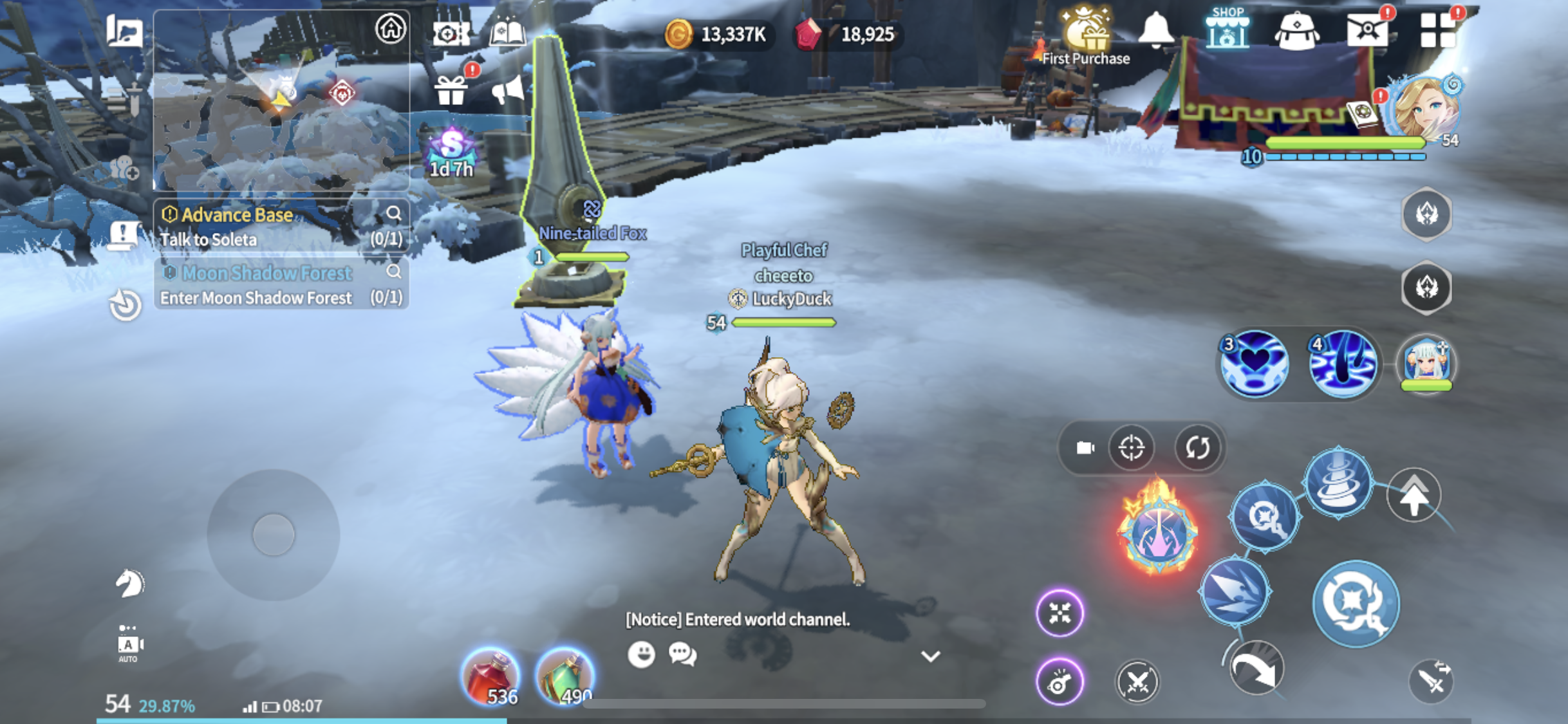This screenshot has width=1568, height=724.
Task: Open the main grid menu
Action: pos(1437,31)
